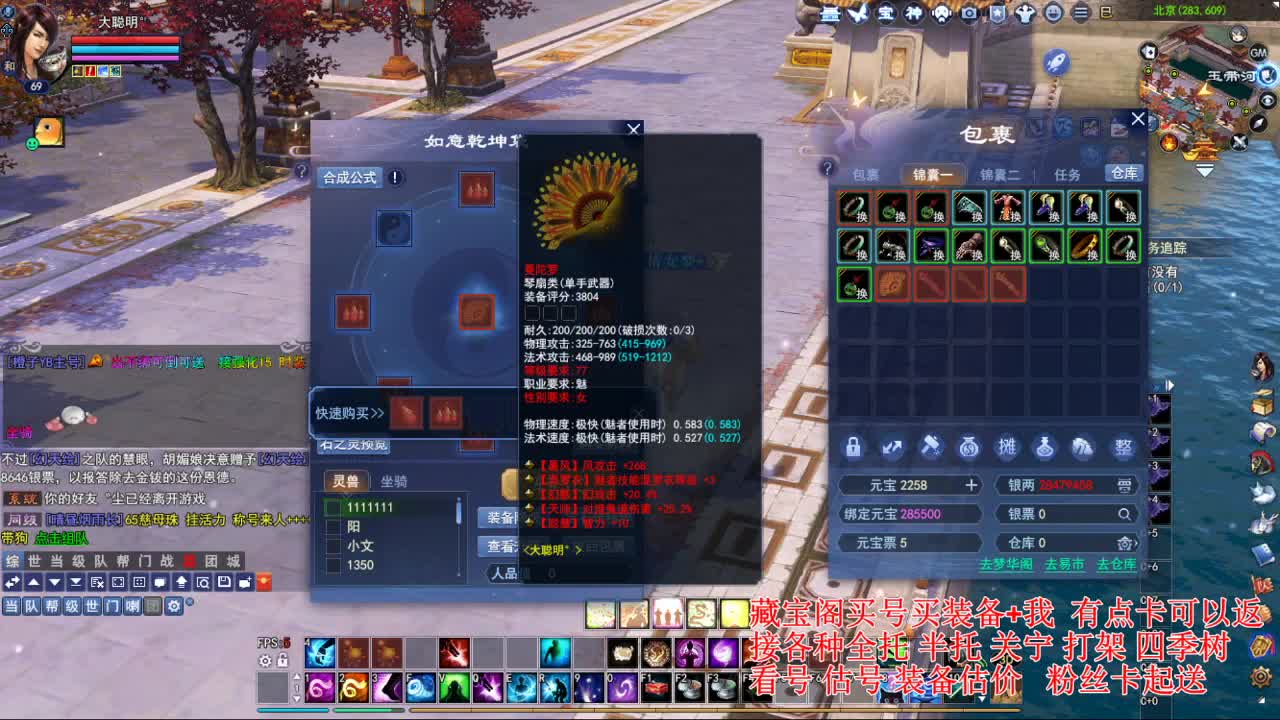Click the money bag icon in bag panel
This screenshot has width=1280, height=720.
[x=968, y=448]
